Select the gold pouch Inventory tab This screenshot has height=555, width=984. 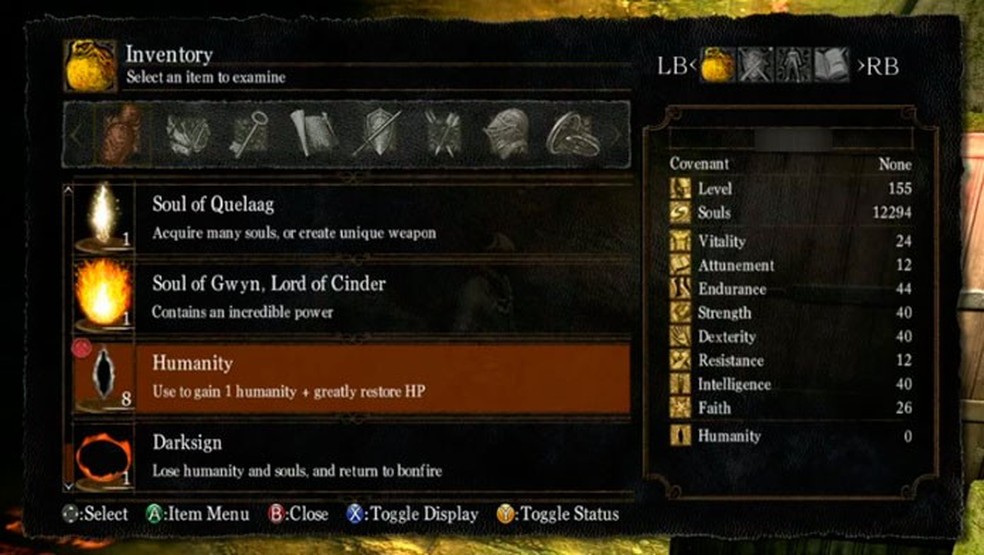click(x=718, y=66)
